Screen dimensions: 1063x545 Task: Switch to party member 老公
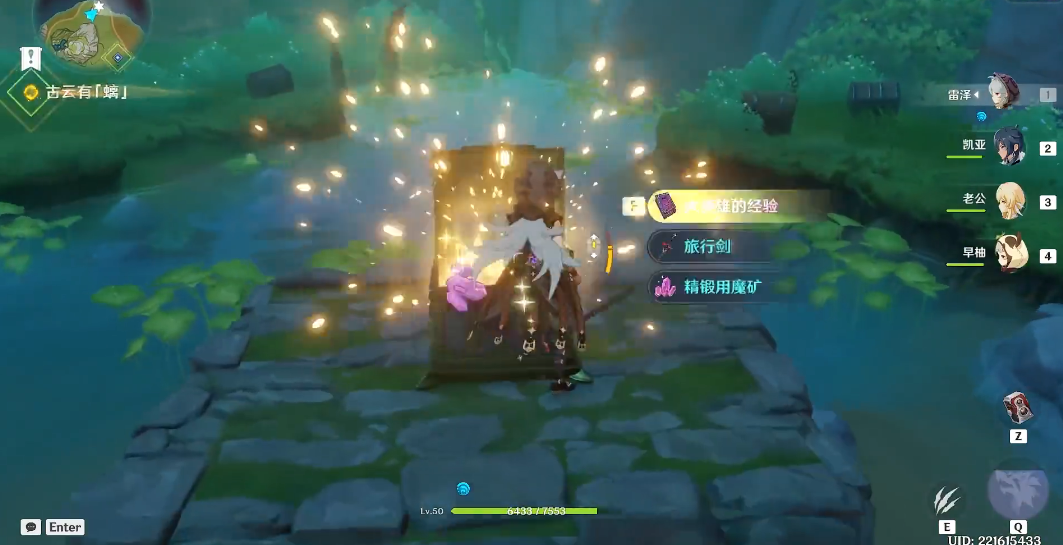pos(1010,200)
